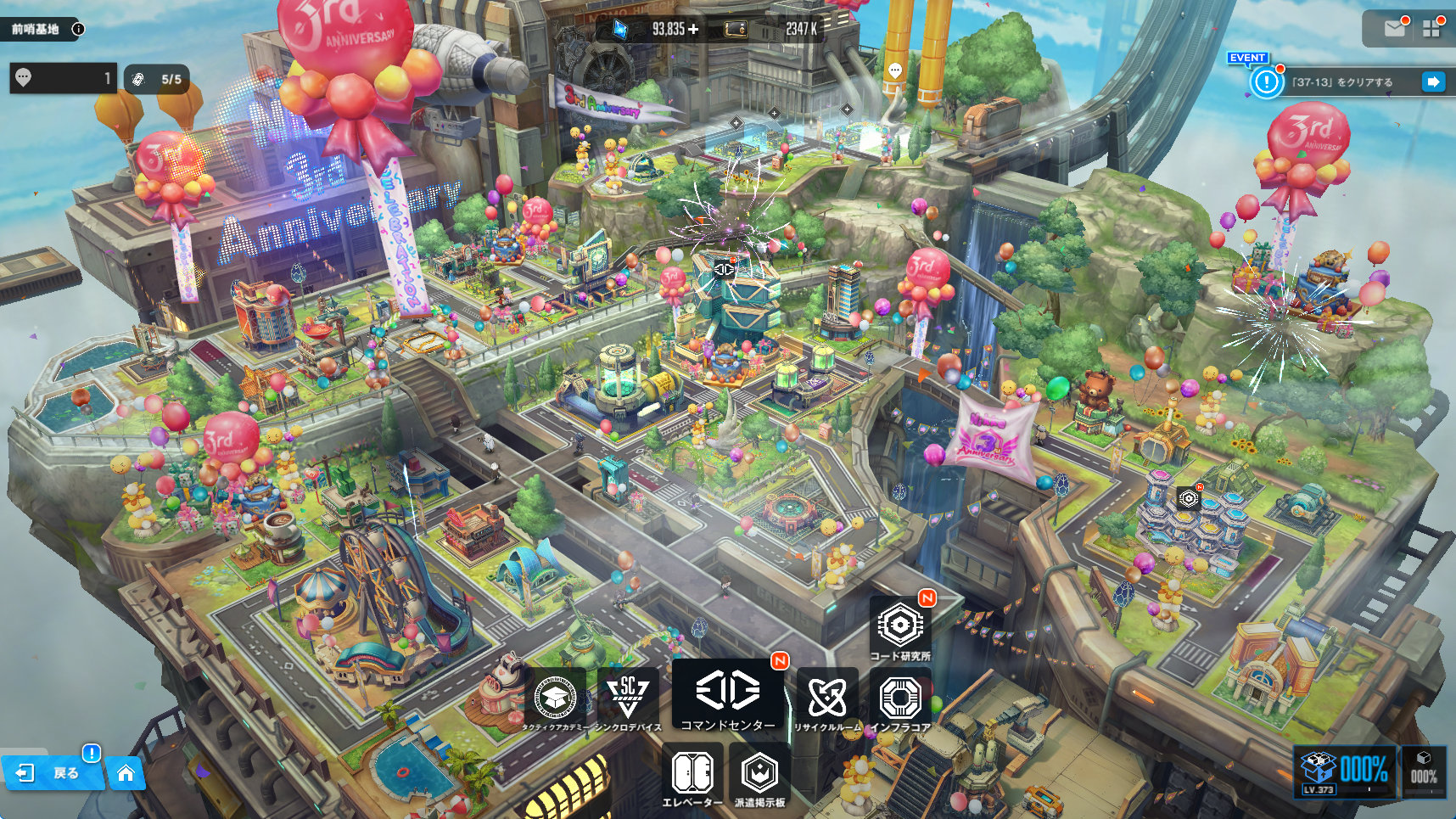
Task: Open the コマンドセンター (Command Center)
Action: click(727, 696)
